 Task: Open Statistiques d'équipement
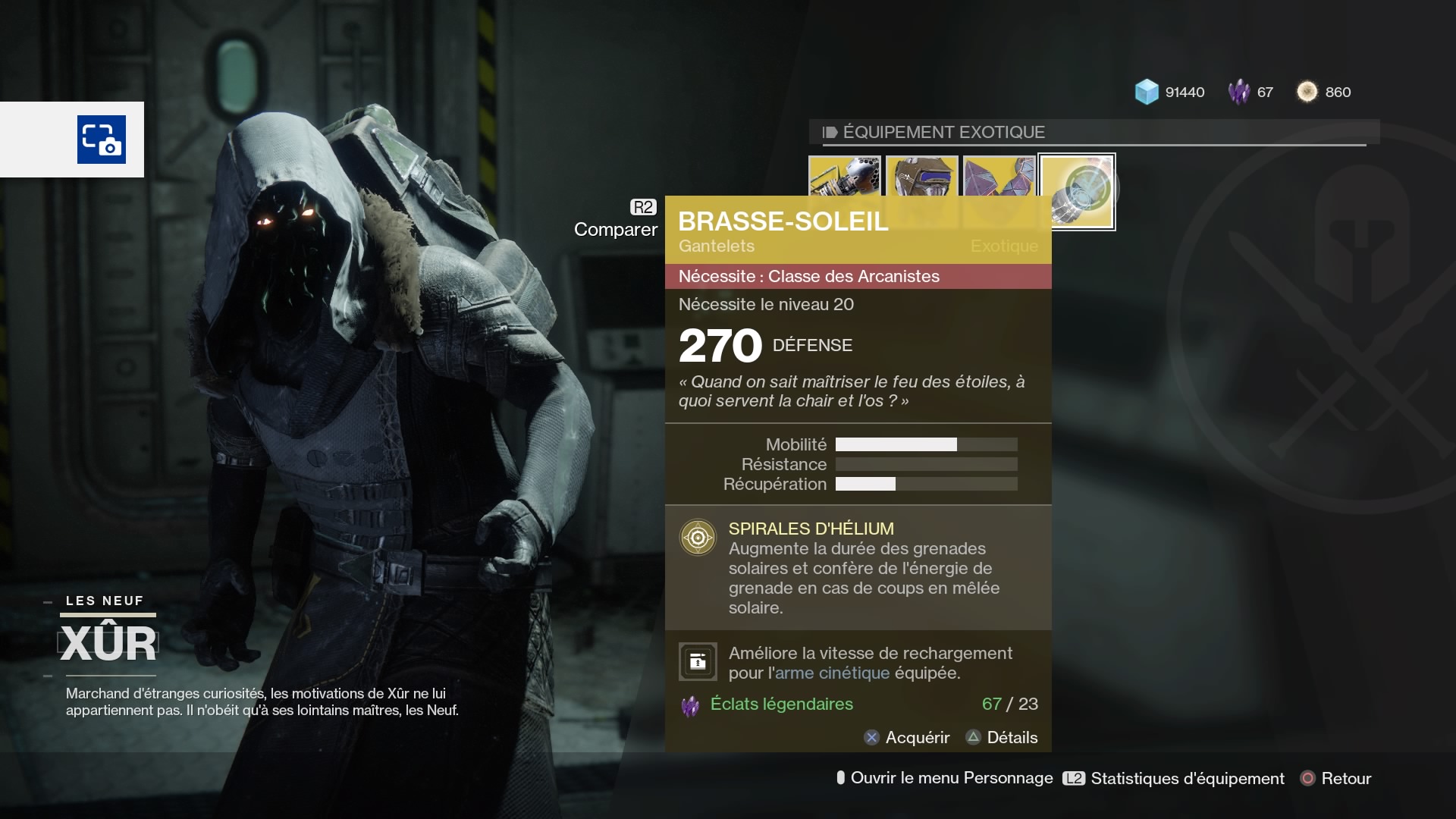tap(1174, 778)
